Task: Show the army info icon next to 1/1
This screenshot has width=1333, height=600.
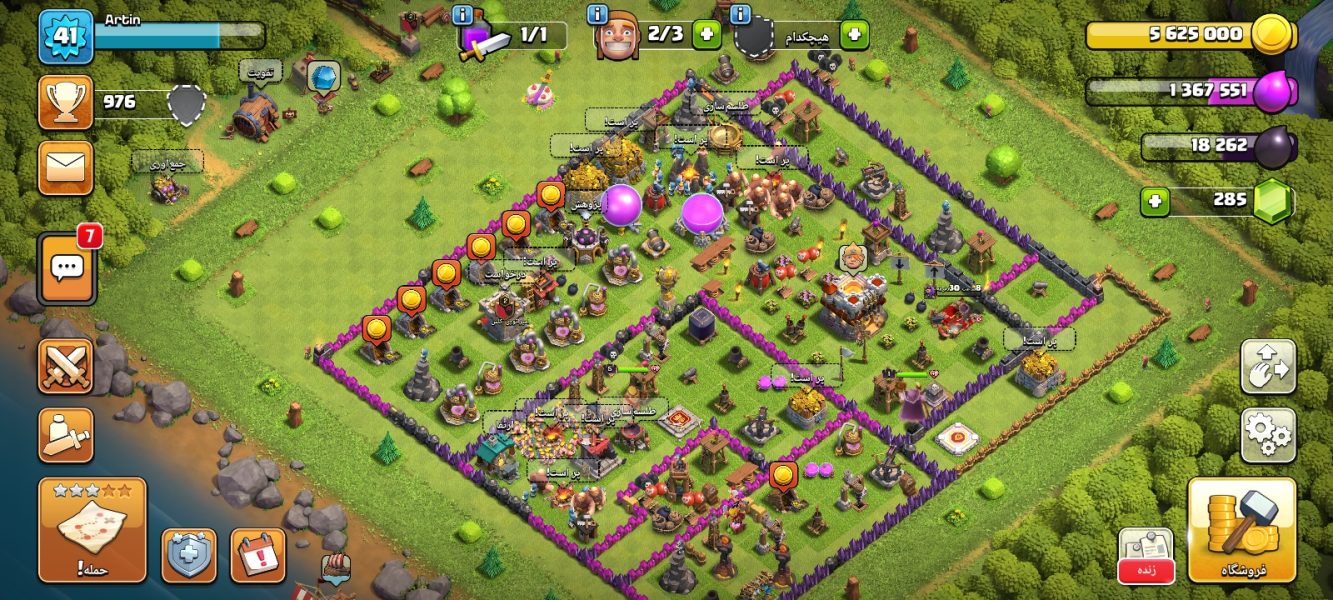Action: pos(462,14)
